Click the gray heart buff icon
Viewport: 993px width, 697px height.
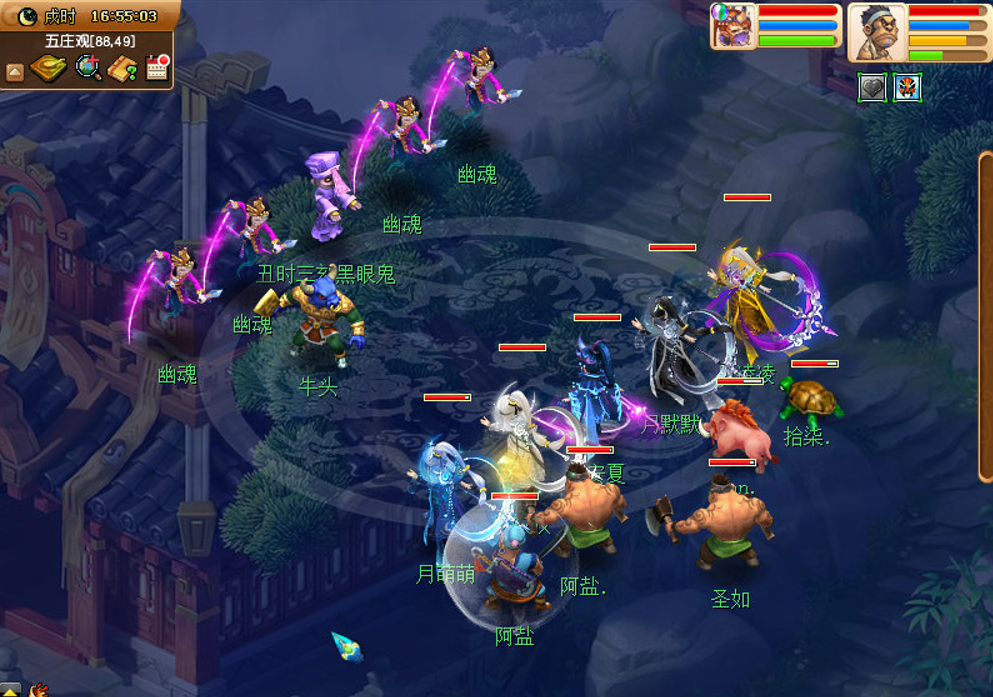[x=873, y=88]
